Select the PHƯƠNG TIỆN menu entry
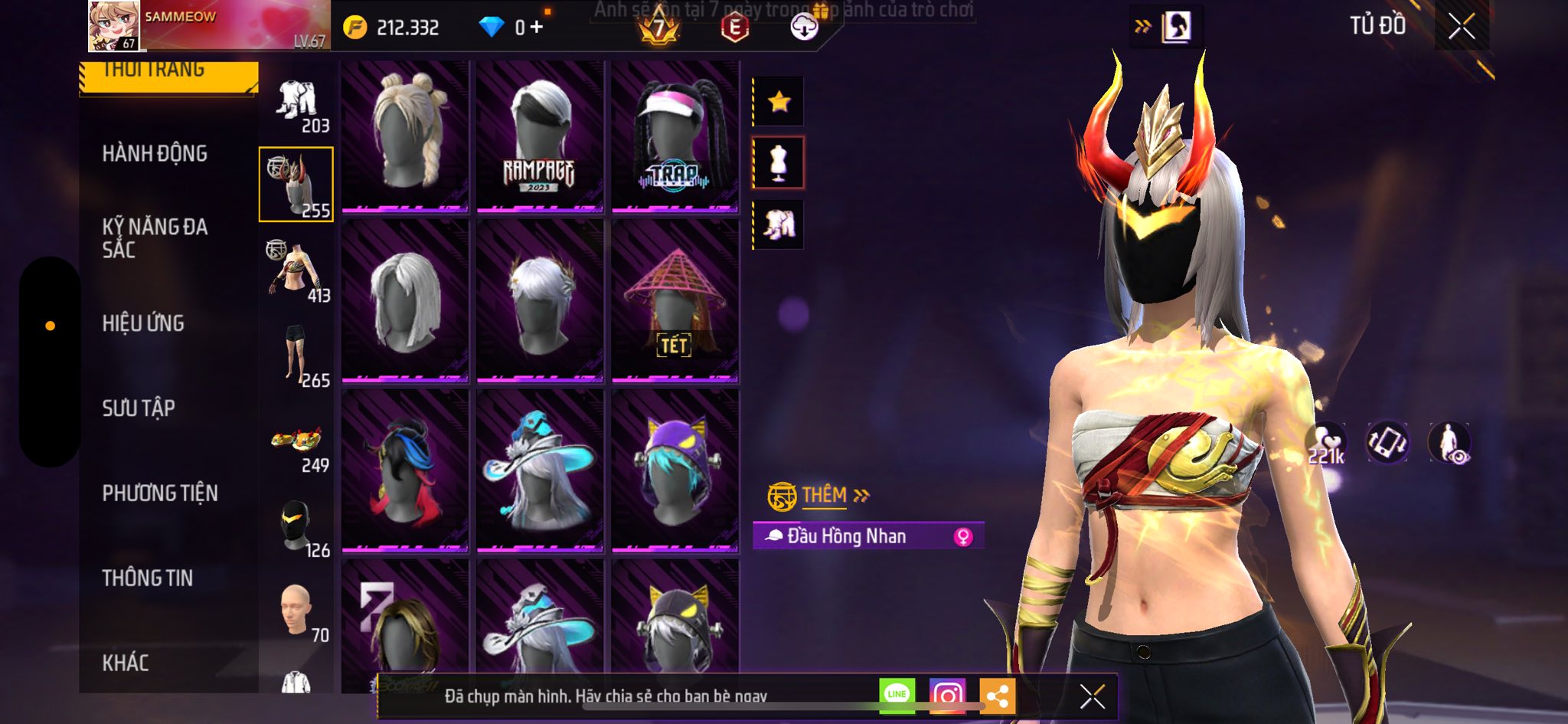The height and width of the screenshot is (724, 1568). [160, 493]
